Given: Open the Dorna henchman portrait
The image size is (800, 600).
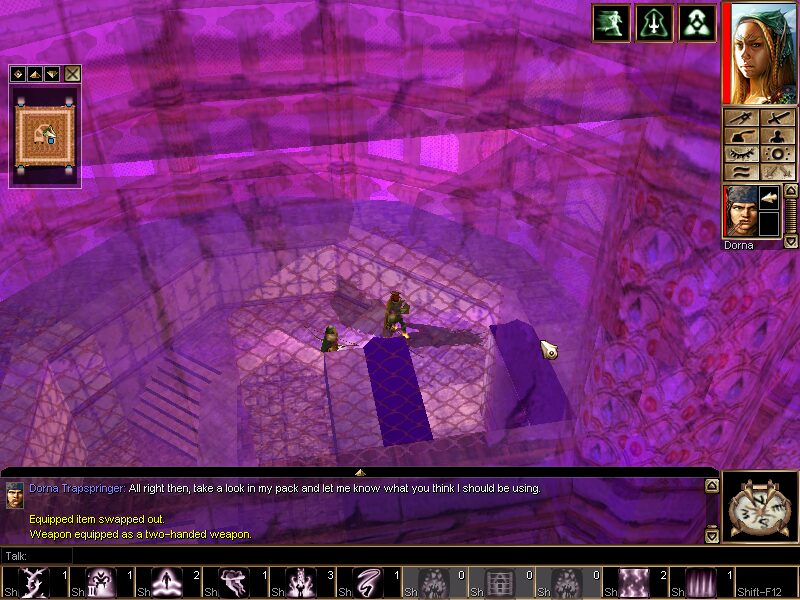Looking at the screenshot, I should tap(740, 211).
